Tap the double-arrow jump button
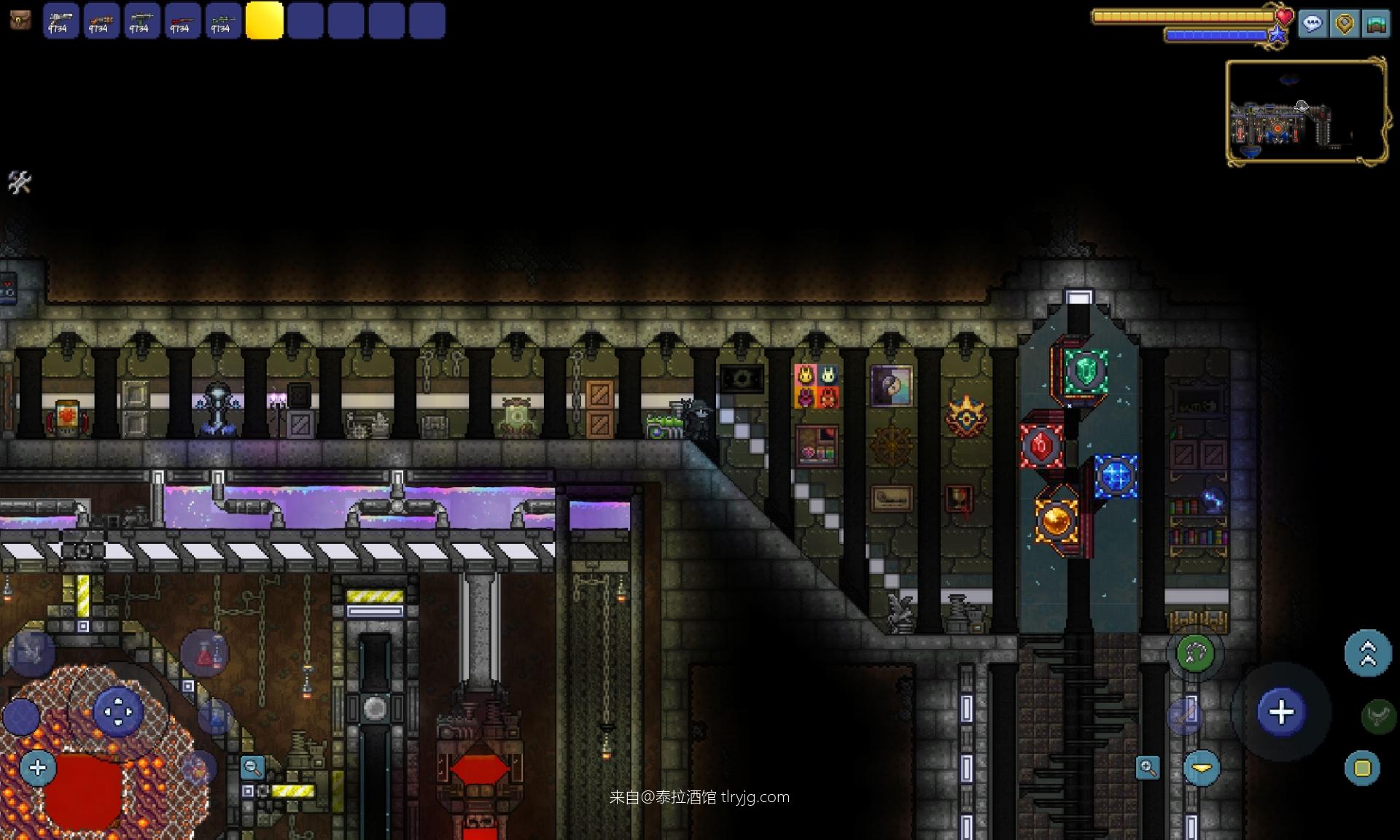Viewport: 1400px width, 840px height. pyautogui.click(x=1368, y=653)
